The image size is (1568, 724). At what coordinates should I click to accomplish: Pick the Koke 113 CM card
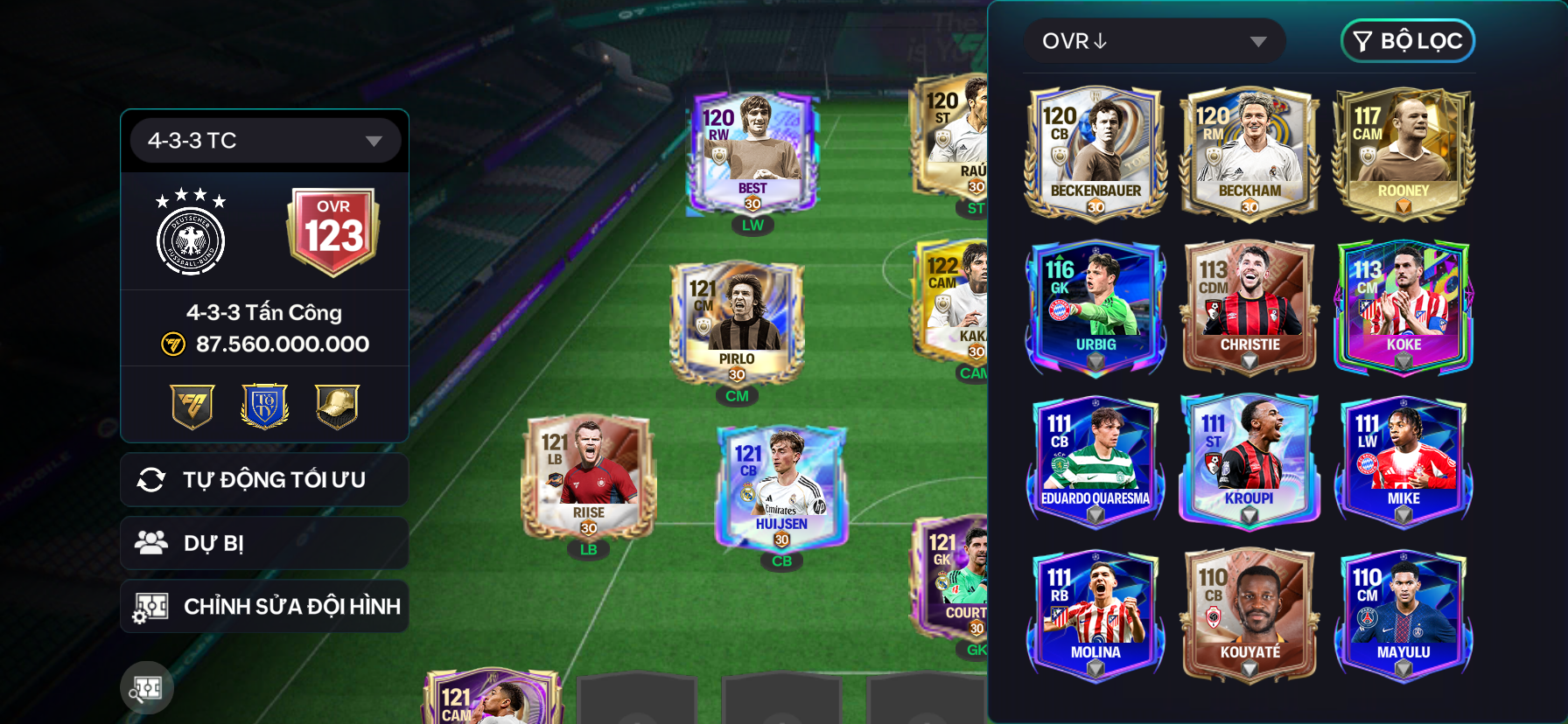point(1403,307)
